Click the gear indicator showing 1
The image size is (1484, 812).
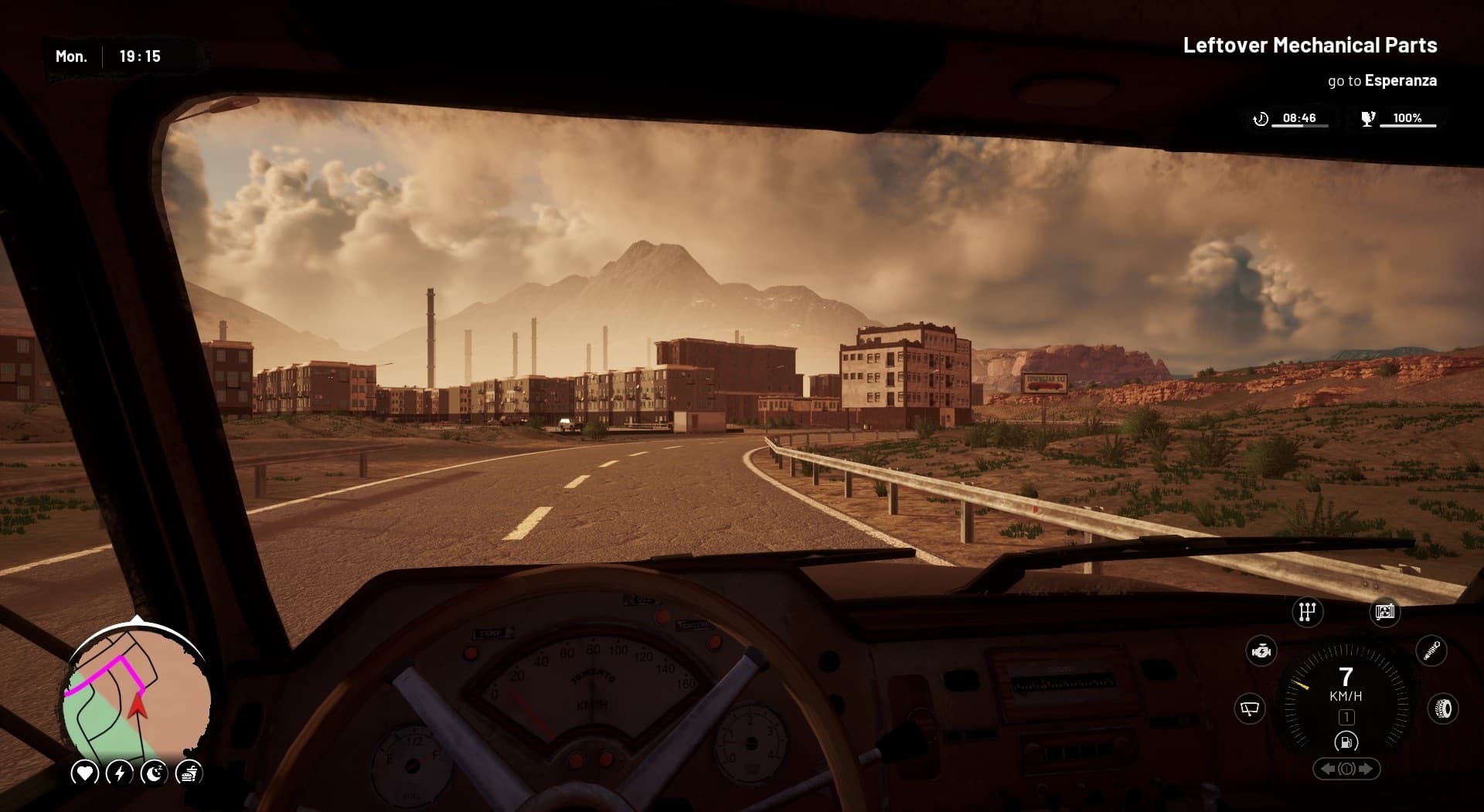(1347, 718)
